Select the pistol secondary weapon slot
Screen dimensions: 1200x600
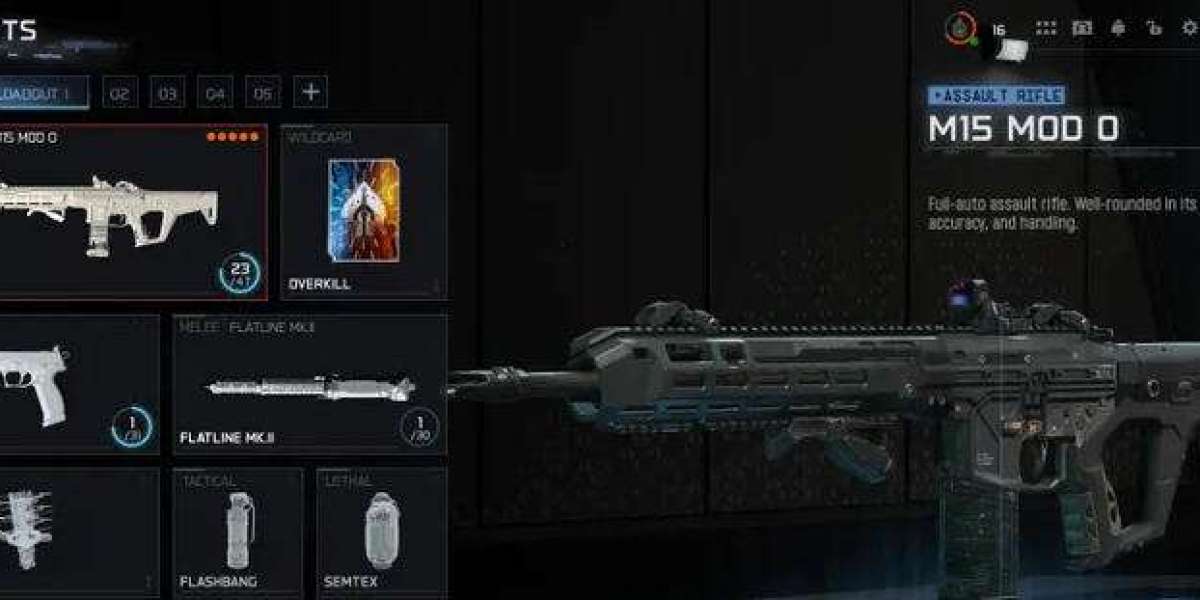(x=75, y=385)
